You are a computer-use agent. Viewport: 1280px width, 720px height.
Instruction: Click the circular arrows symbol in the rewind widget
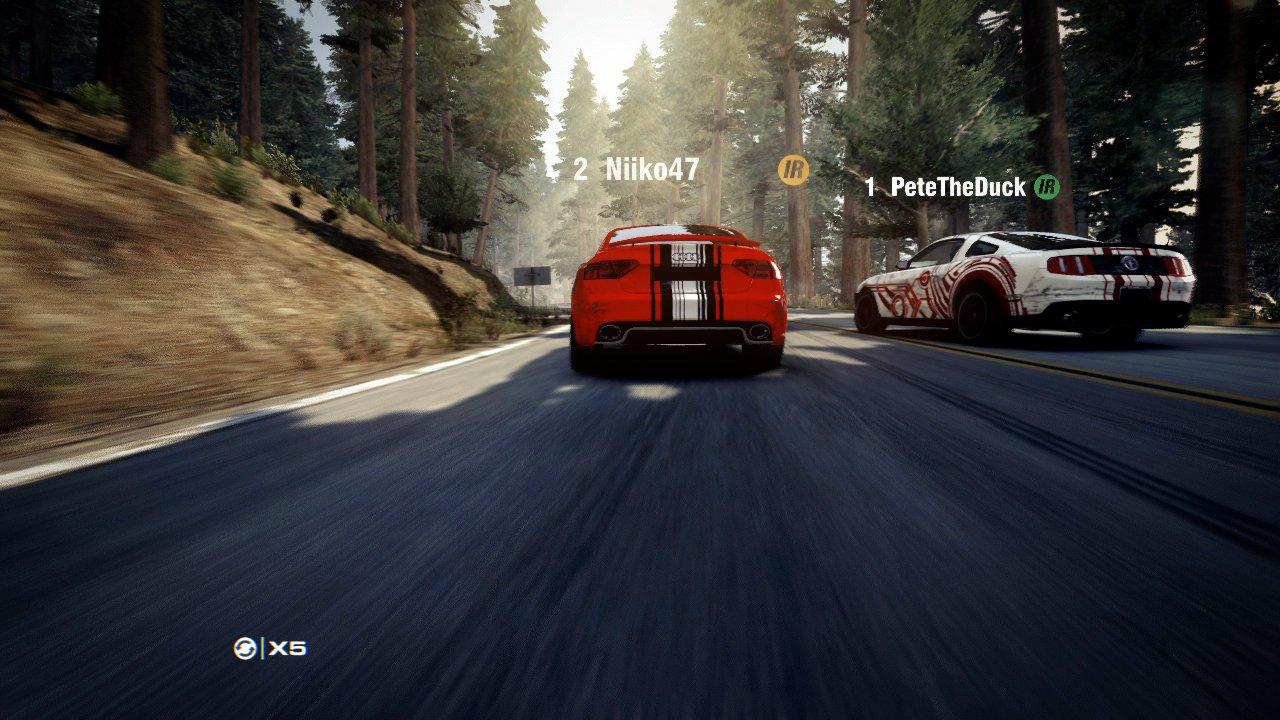click(245, 647)
